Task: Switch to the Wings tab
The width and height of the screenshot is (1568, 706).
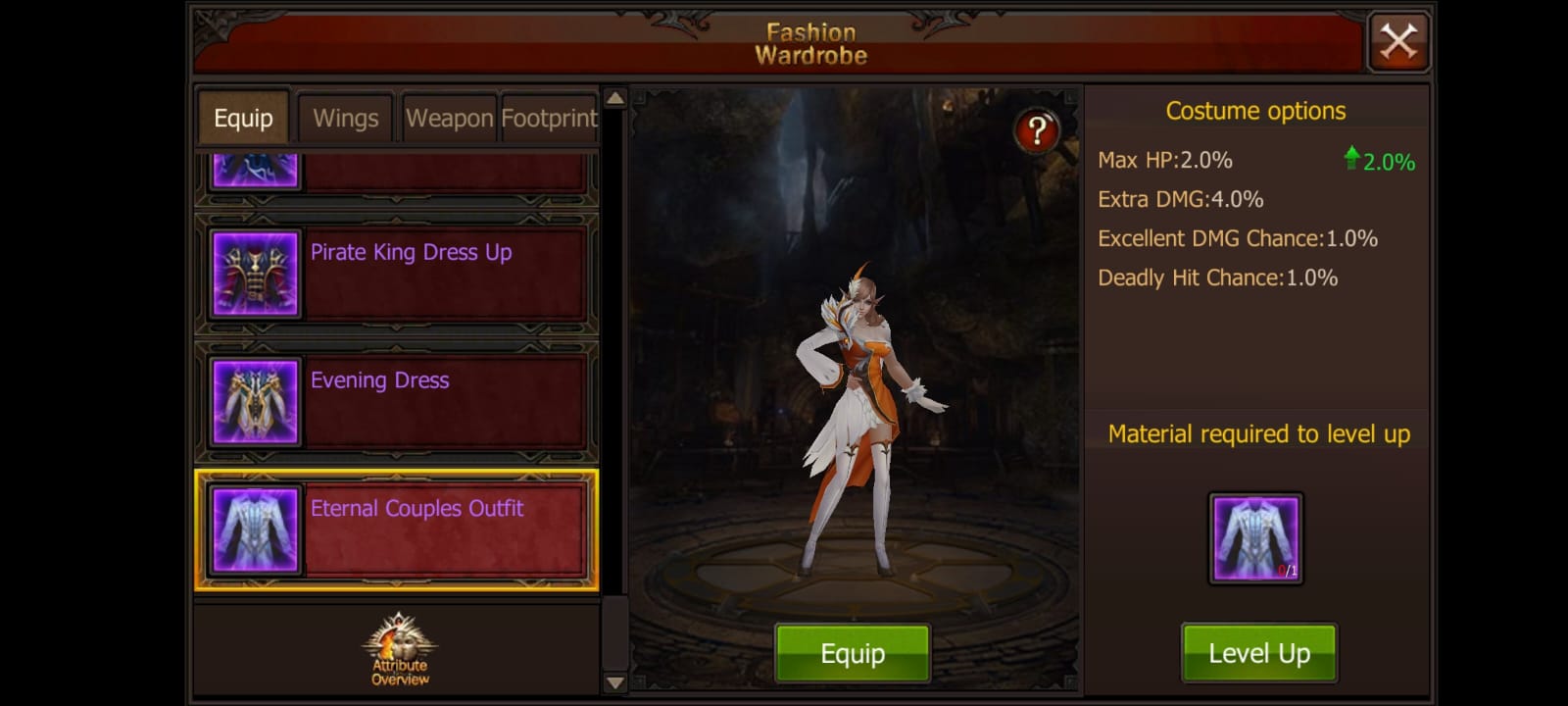Action: click(x=345, y=119)
